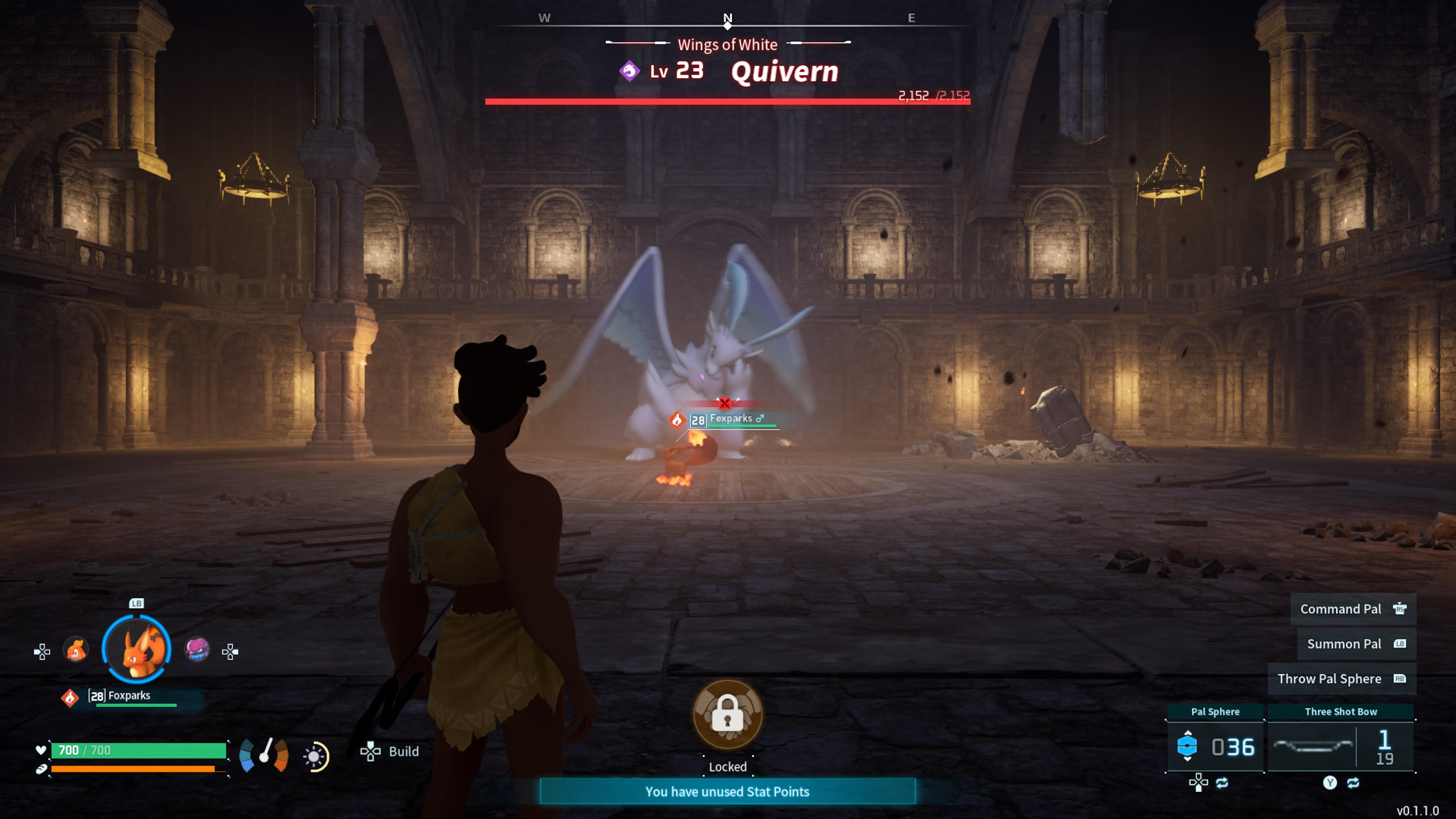Select the active Foxparks pal portrait
The width and height of the screenshot is (1456, 819).
(x=136, y=649)
